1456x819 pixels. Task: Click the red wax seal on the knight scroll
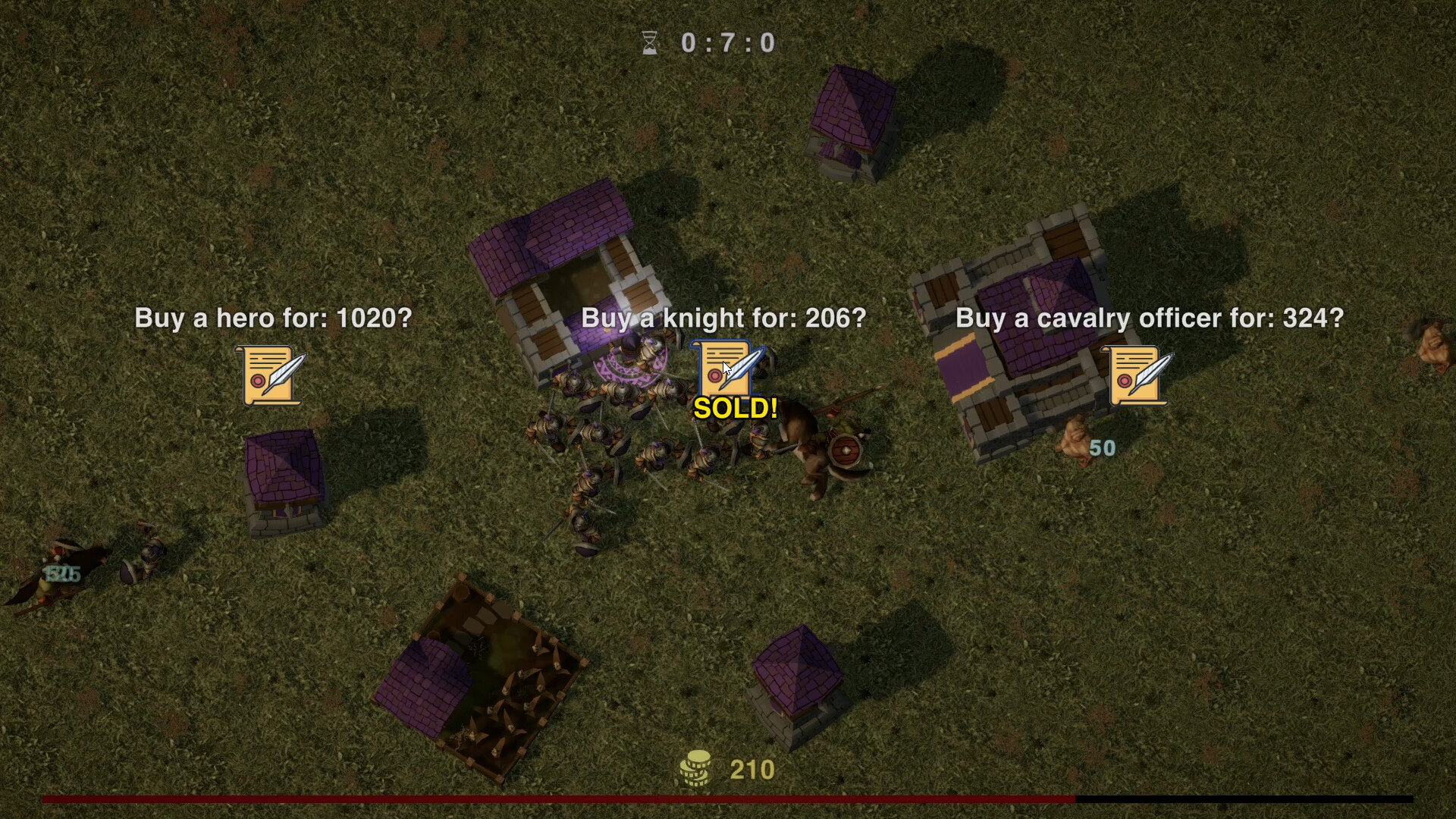click(x=714, y=377)
